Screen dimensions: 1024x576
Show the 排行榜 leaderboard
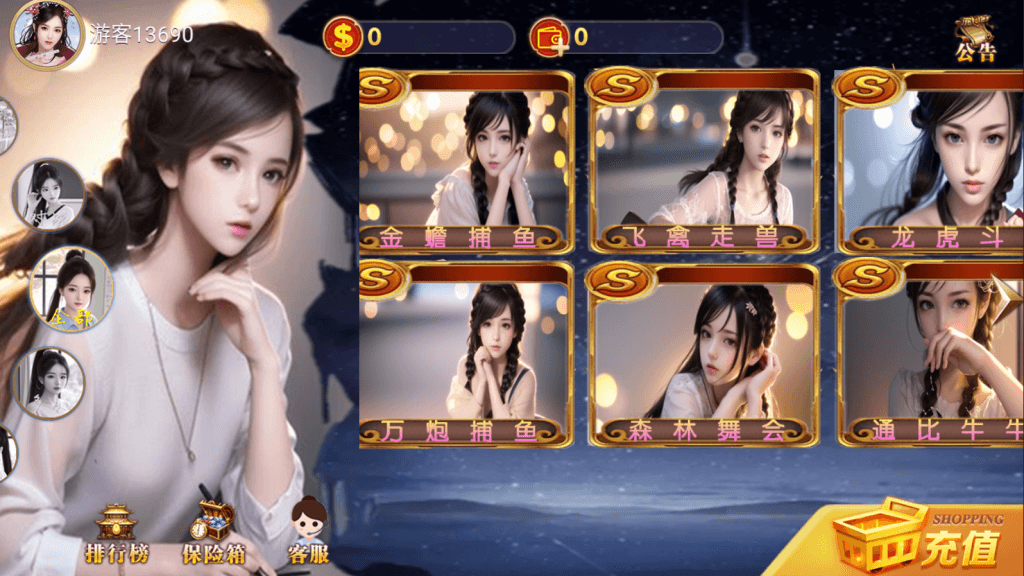pyautogui.click(x=116, y=535)
